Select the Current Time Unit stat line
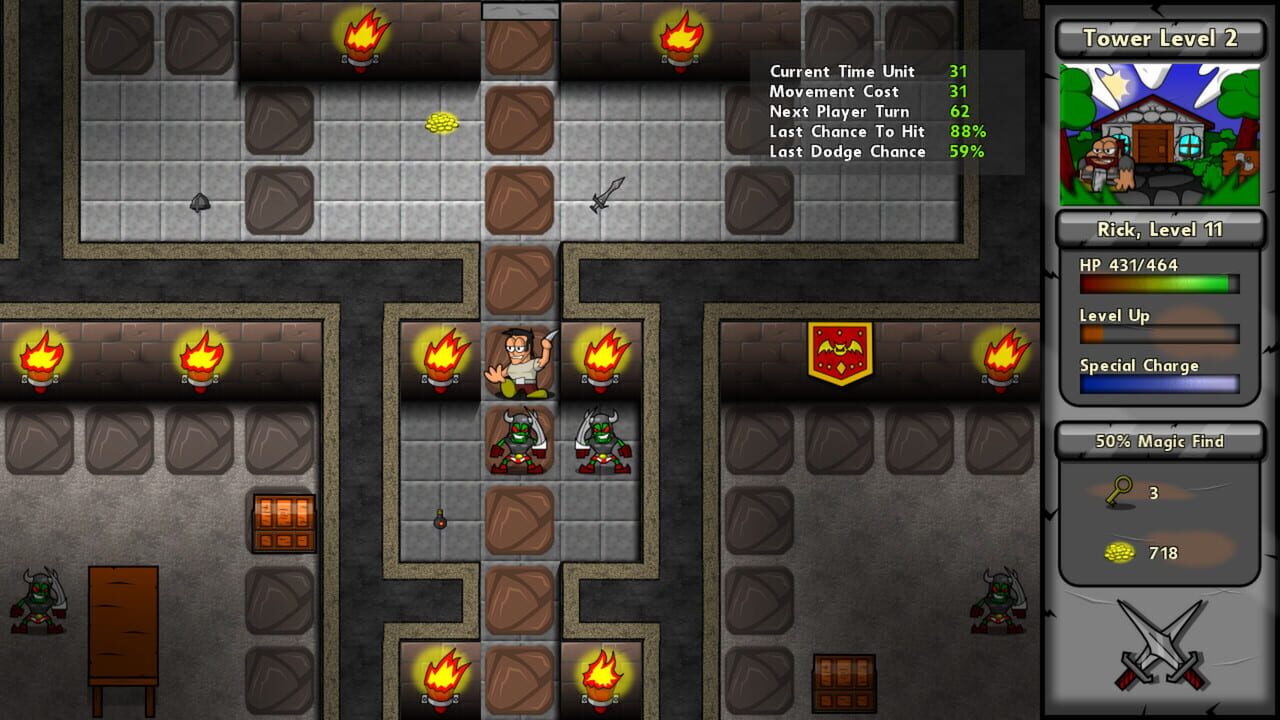This screenshot has width=1280, height=720. pyautogui.click(x=840, y=71)
